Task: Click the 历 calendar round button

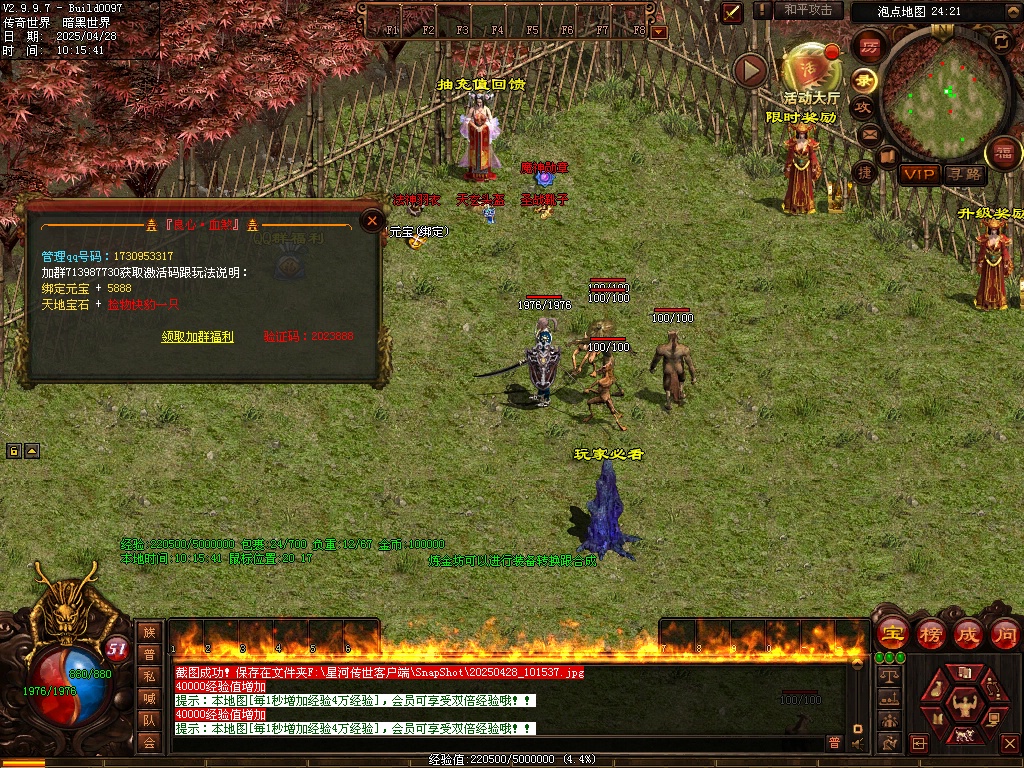Action: [x=869, y=47]
